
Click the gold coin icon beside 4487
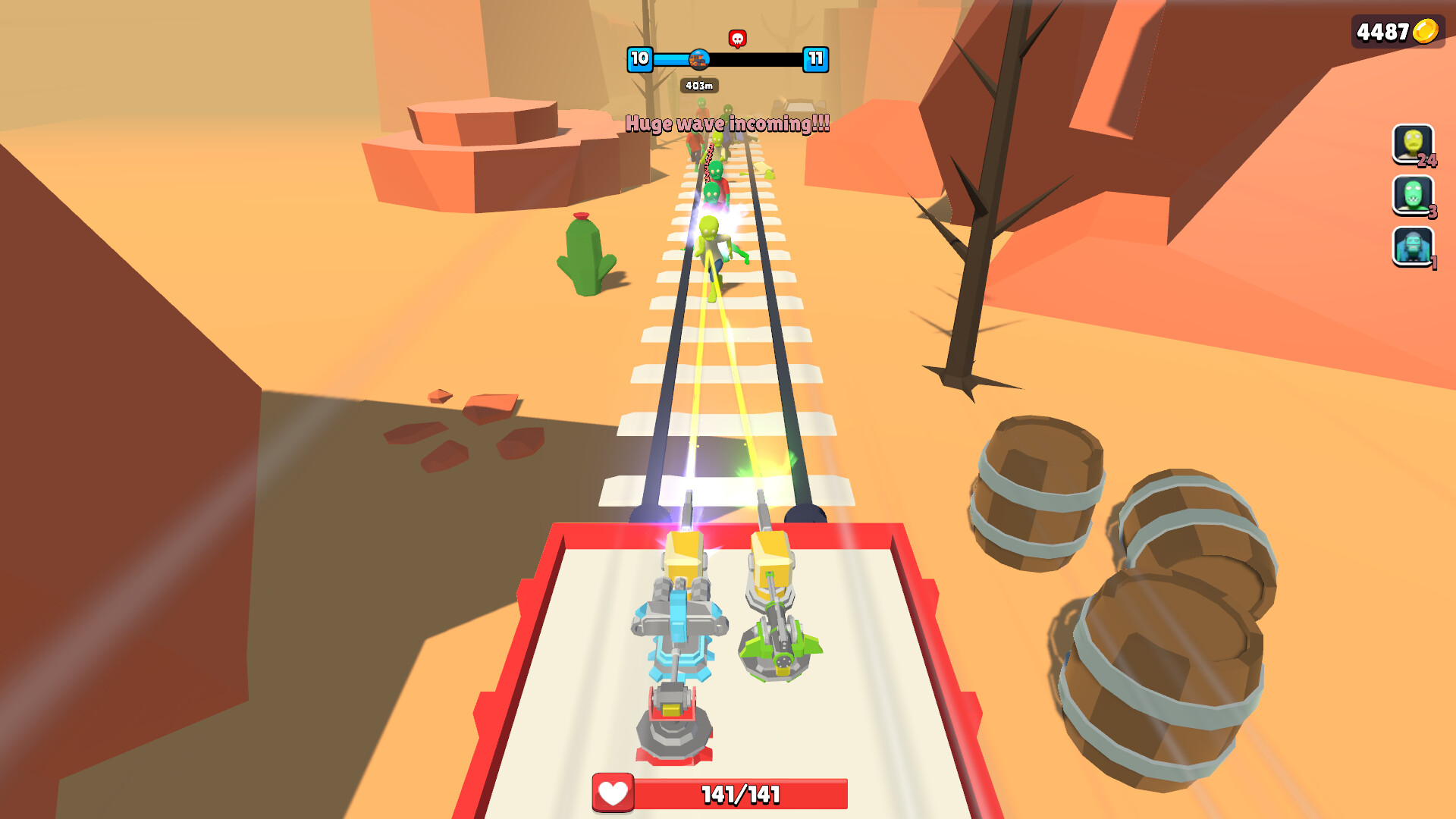(1424, 30)
